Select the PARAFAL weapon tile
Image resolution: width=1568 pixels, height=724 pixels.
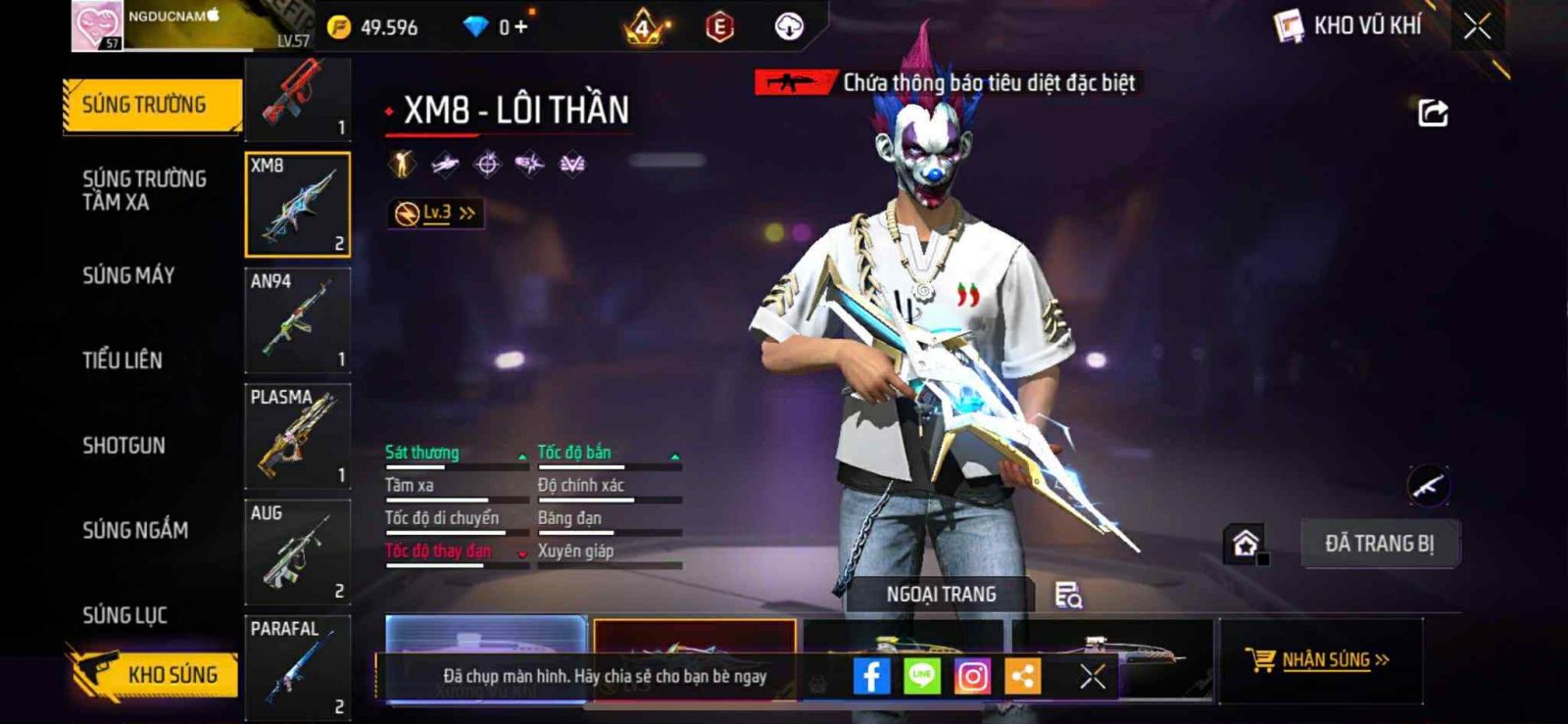click(x=297, y=668)
